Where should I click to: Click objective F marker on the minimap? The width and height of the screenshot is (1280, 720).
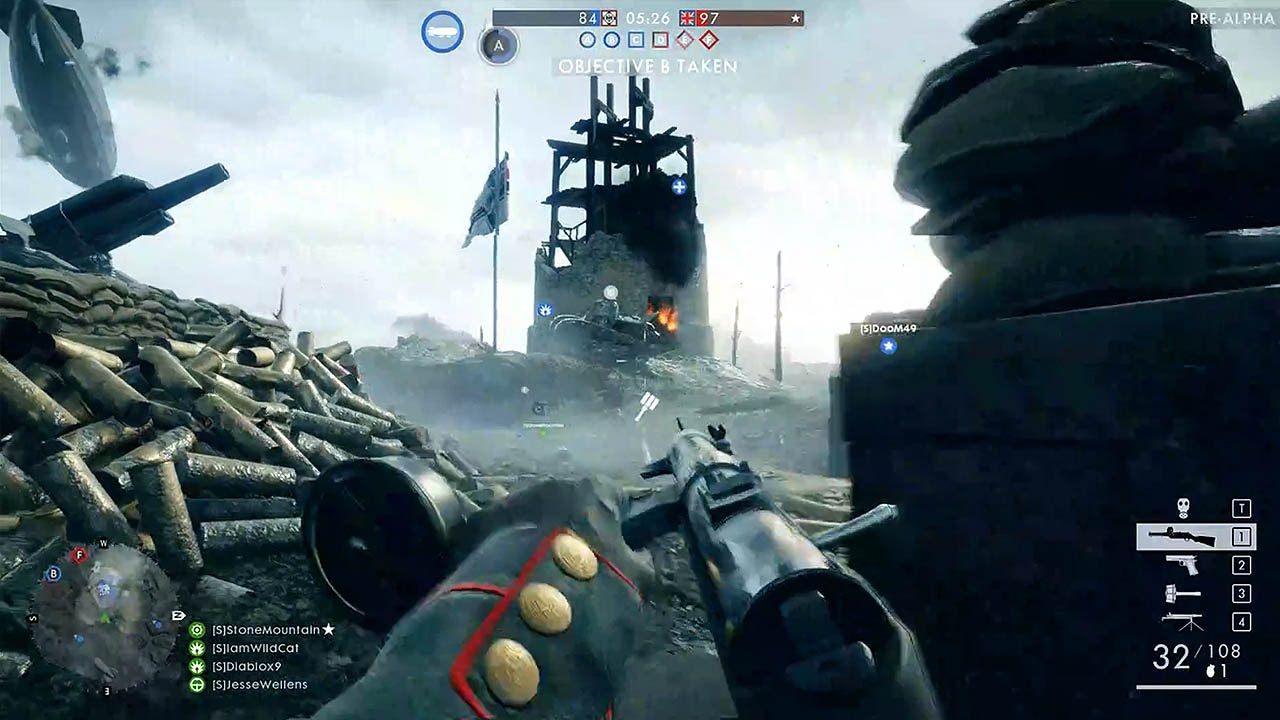point(79,555)
